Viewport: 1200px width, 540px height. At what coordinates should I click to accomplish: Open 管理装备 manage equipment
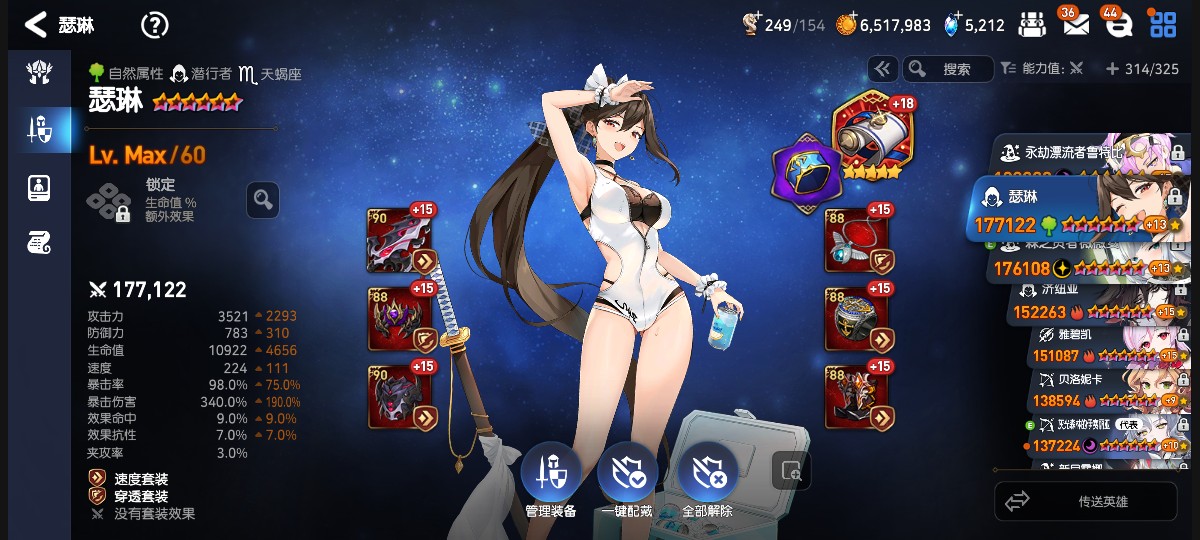click(x=550, y=477)
